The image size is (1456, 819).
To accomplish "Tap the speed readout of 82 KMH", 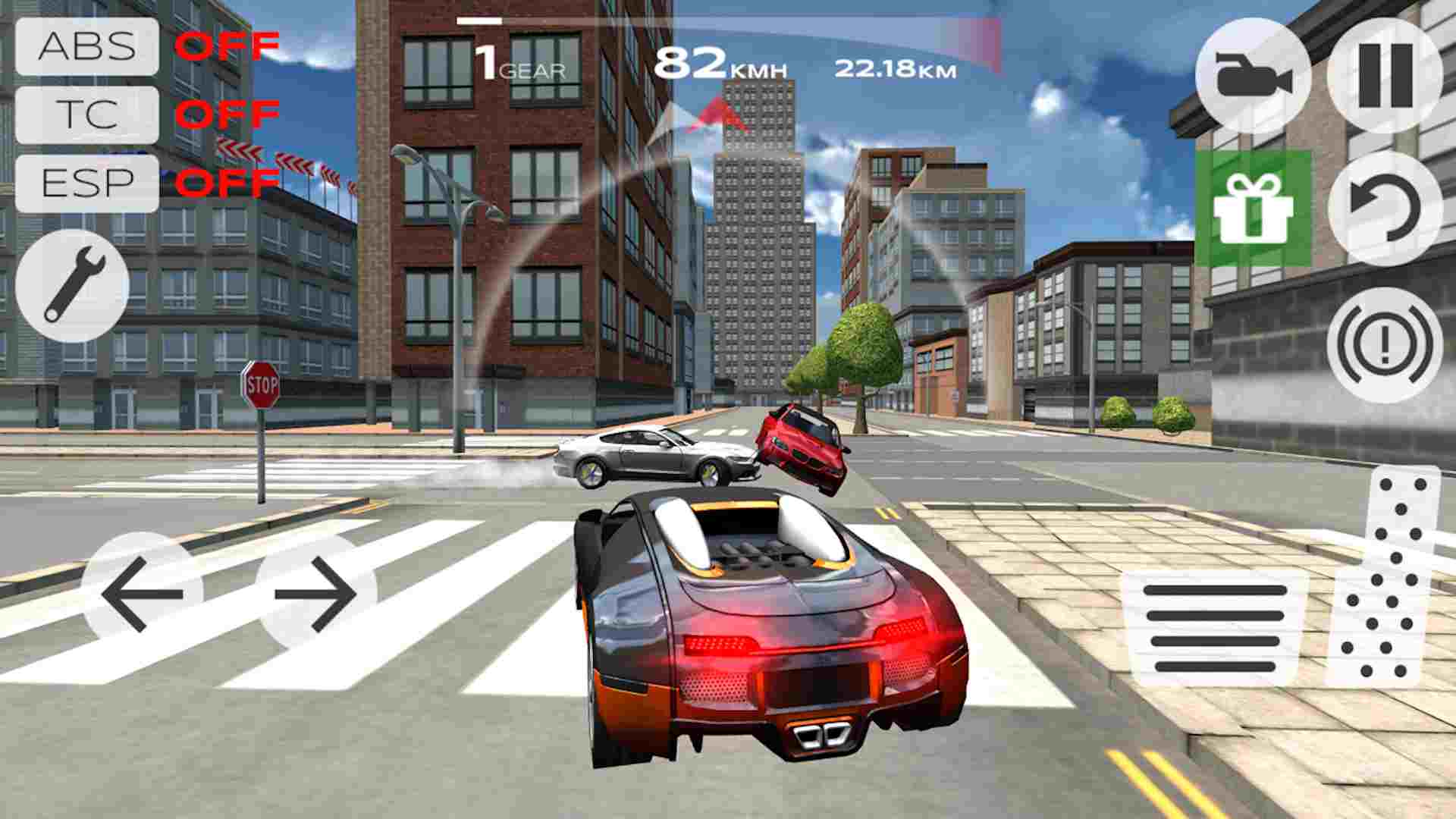I will point(720,65).
